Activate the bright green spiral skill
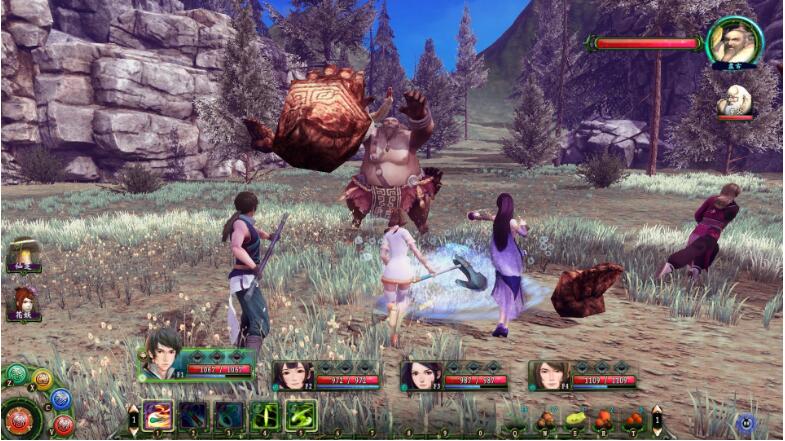The height and width of the screenshot is (441, 785). [301, 415]
